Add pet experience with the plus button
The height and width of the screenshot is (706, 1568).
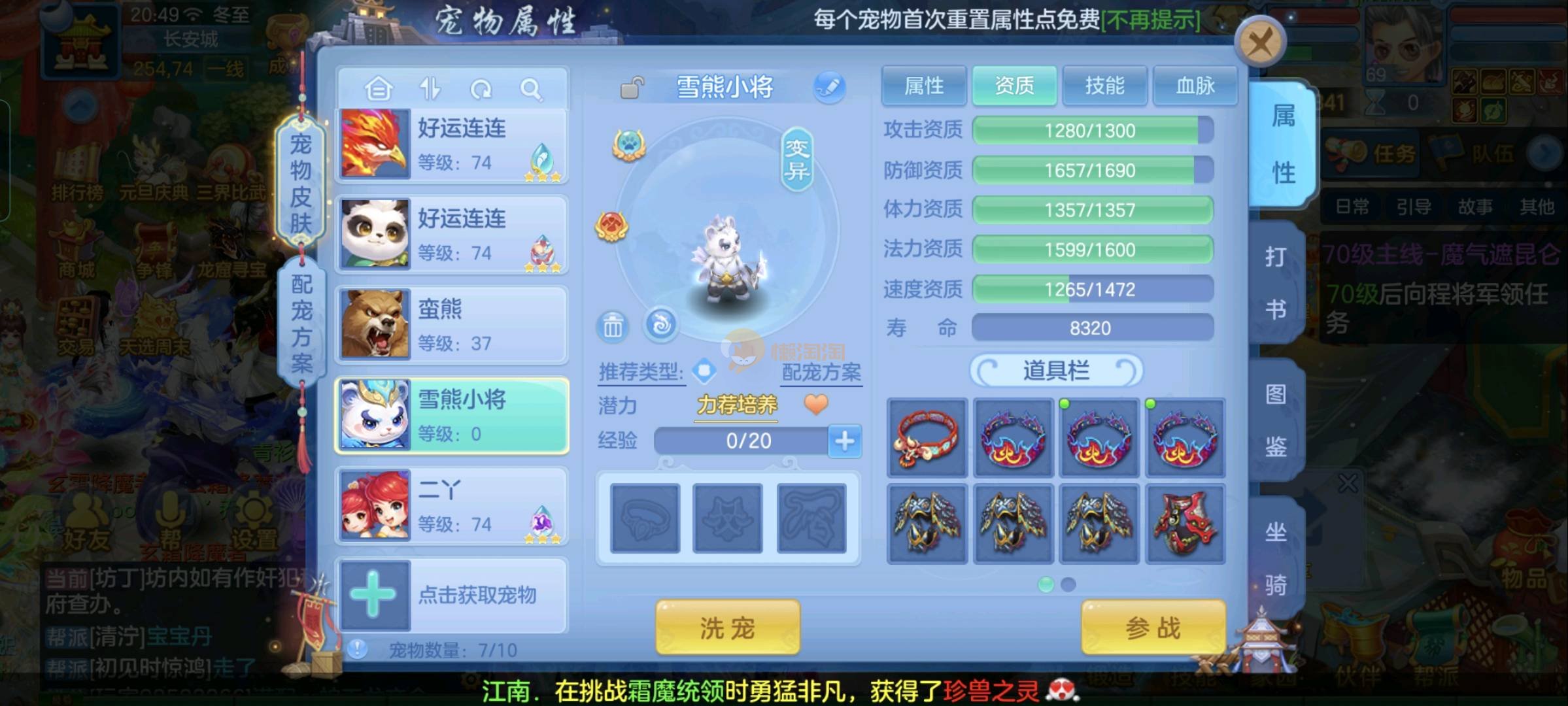coord(844,441)
